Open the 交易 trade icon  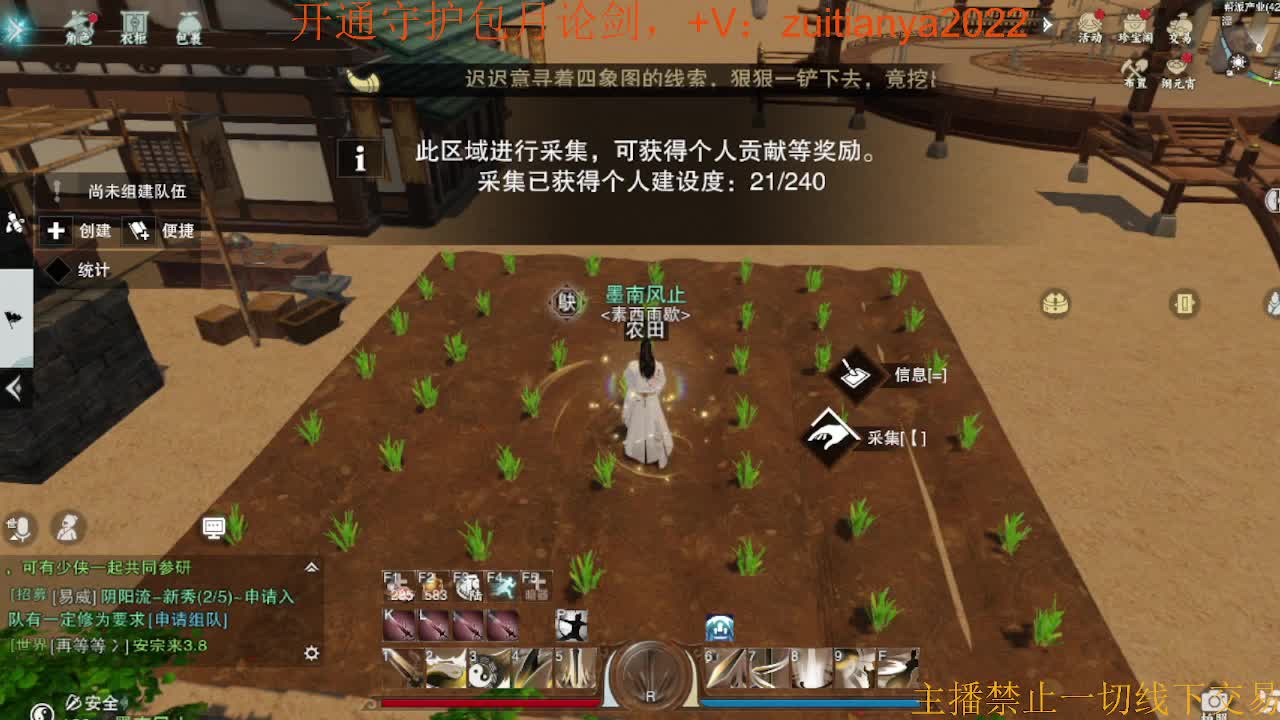click(1180, 25)
